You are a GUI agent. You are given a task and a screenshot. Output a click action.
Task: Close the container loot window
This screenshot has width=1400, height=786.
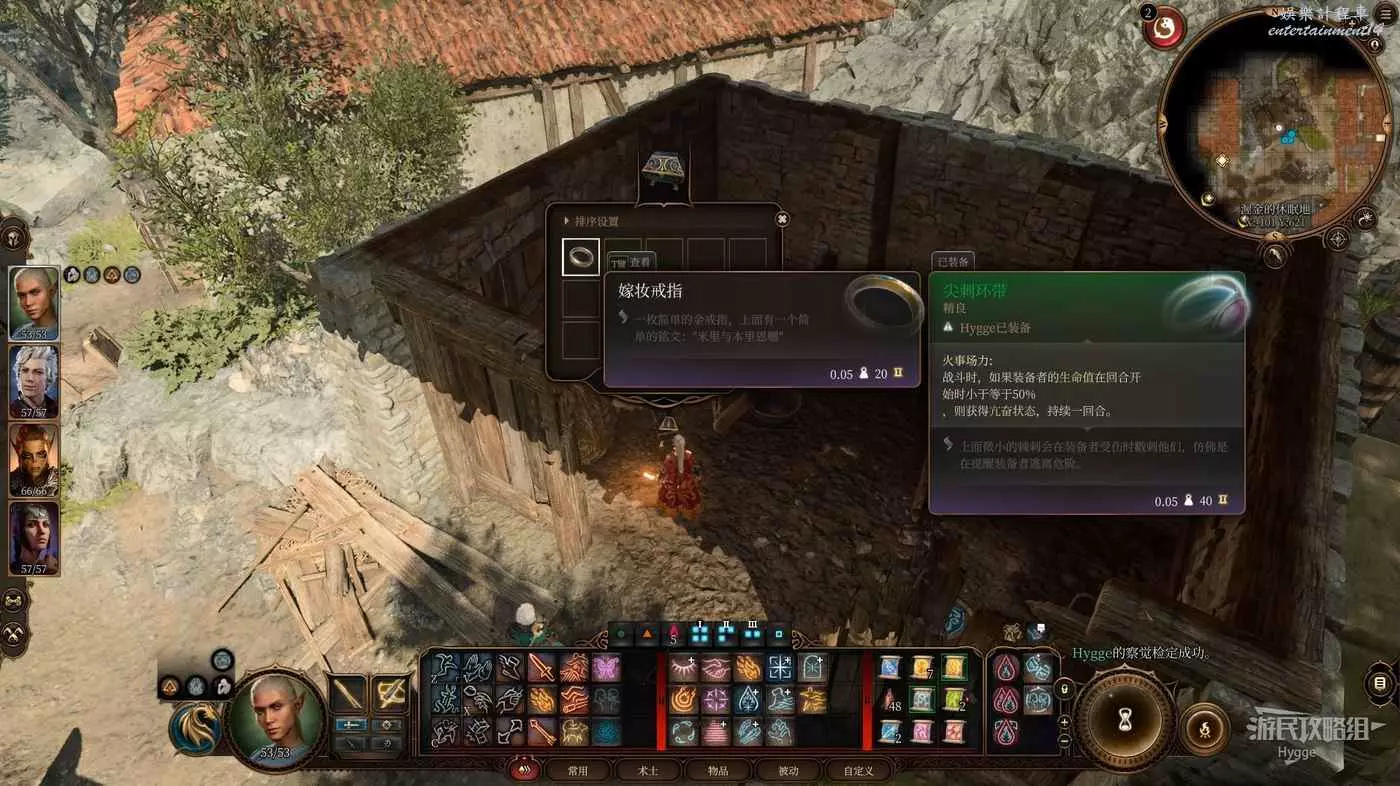coord(782,219)
